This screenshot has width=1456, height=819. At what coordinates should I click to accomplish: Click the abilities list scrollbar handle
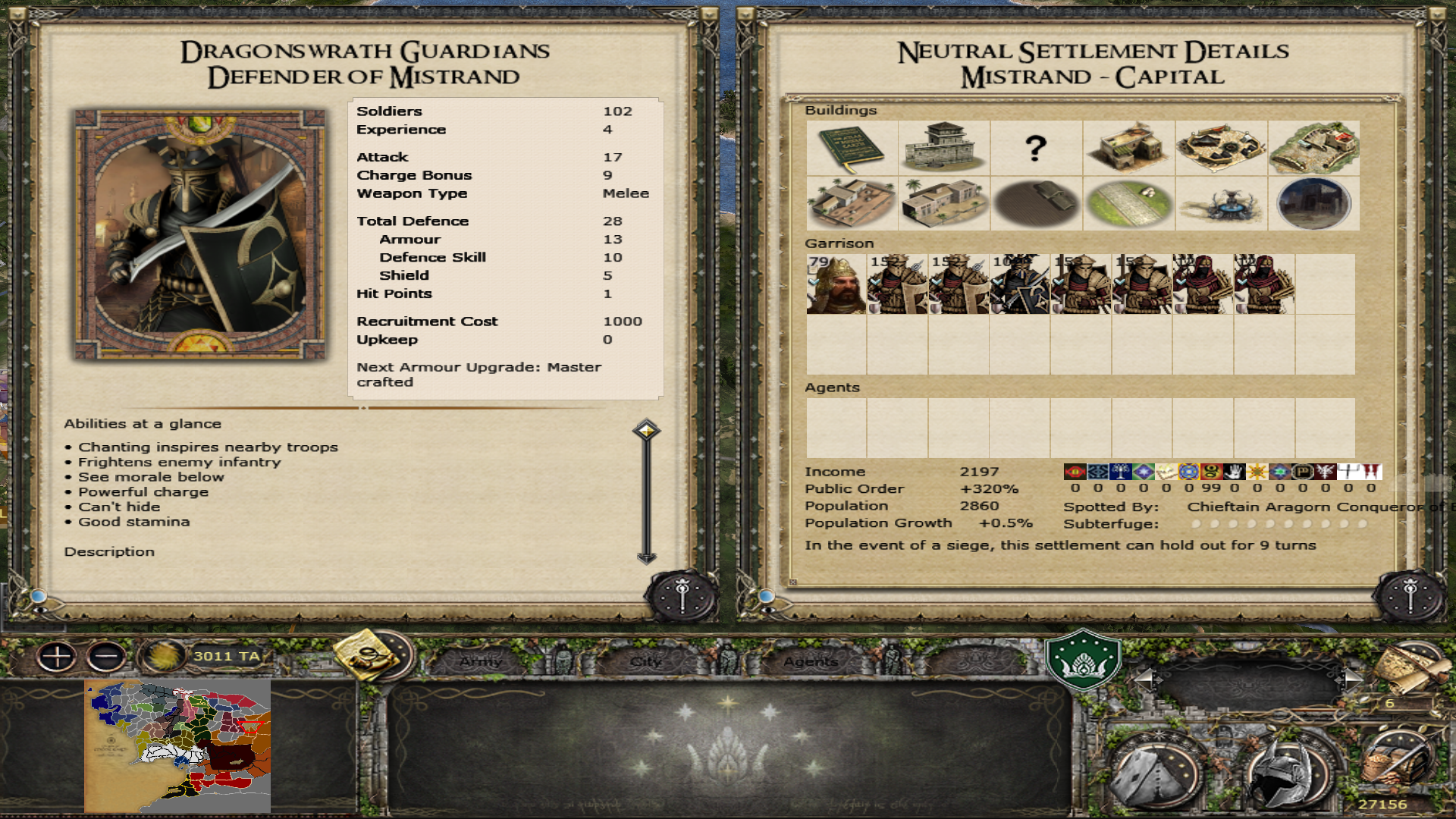pyautogui.click(x=646, y=431)
